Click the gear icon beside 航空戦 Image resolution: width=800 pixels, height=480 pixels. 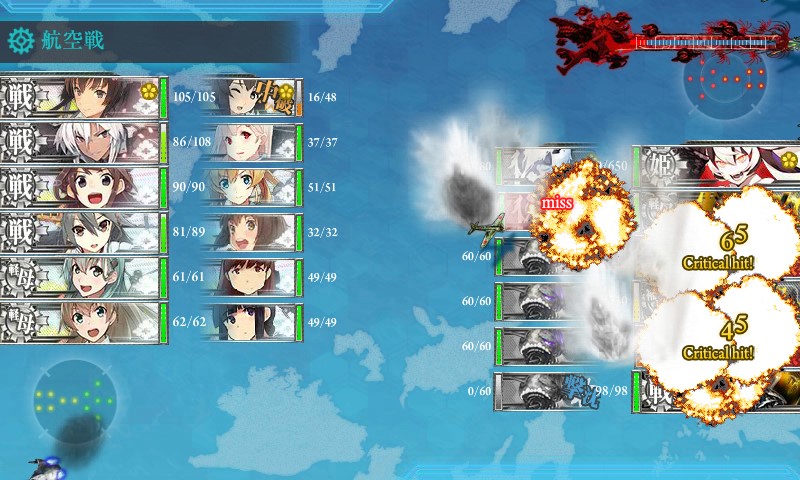pyautogui.click(x=20, y=41)
